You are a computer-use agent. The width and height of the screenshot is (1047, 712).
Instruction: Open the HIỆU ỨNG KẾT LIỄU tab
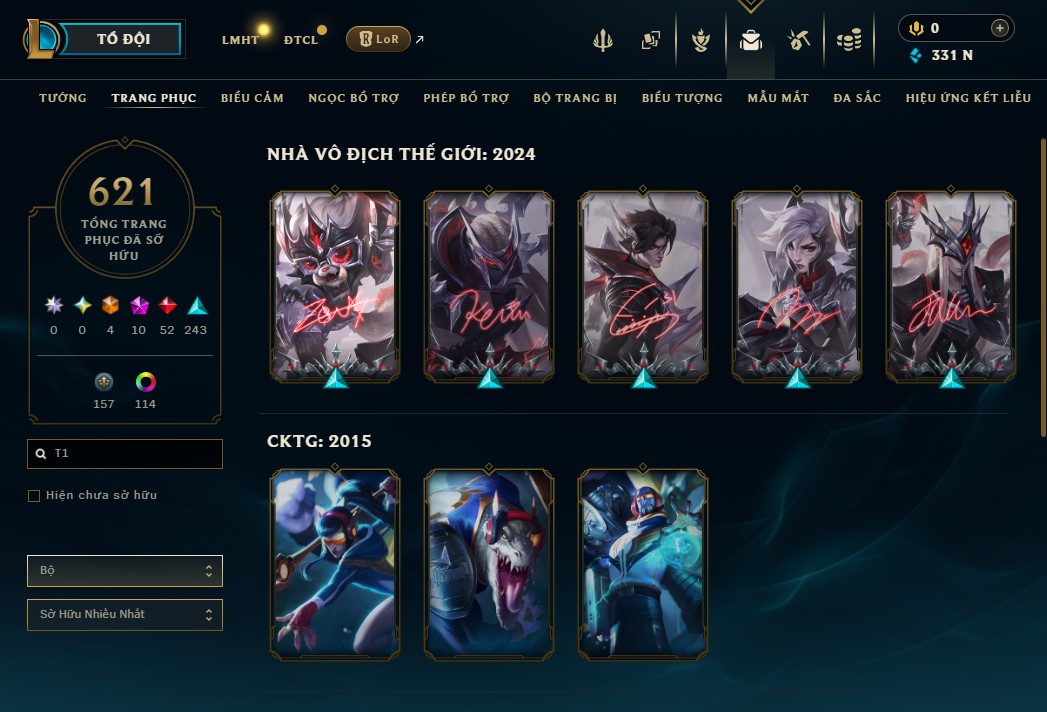[x=968, y=98]
